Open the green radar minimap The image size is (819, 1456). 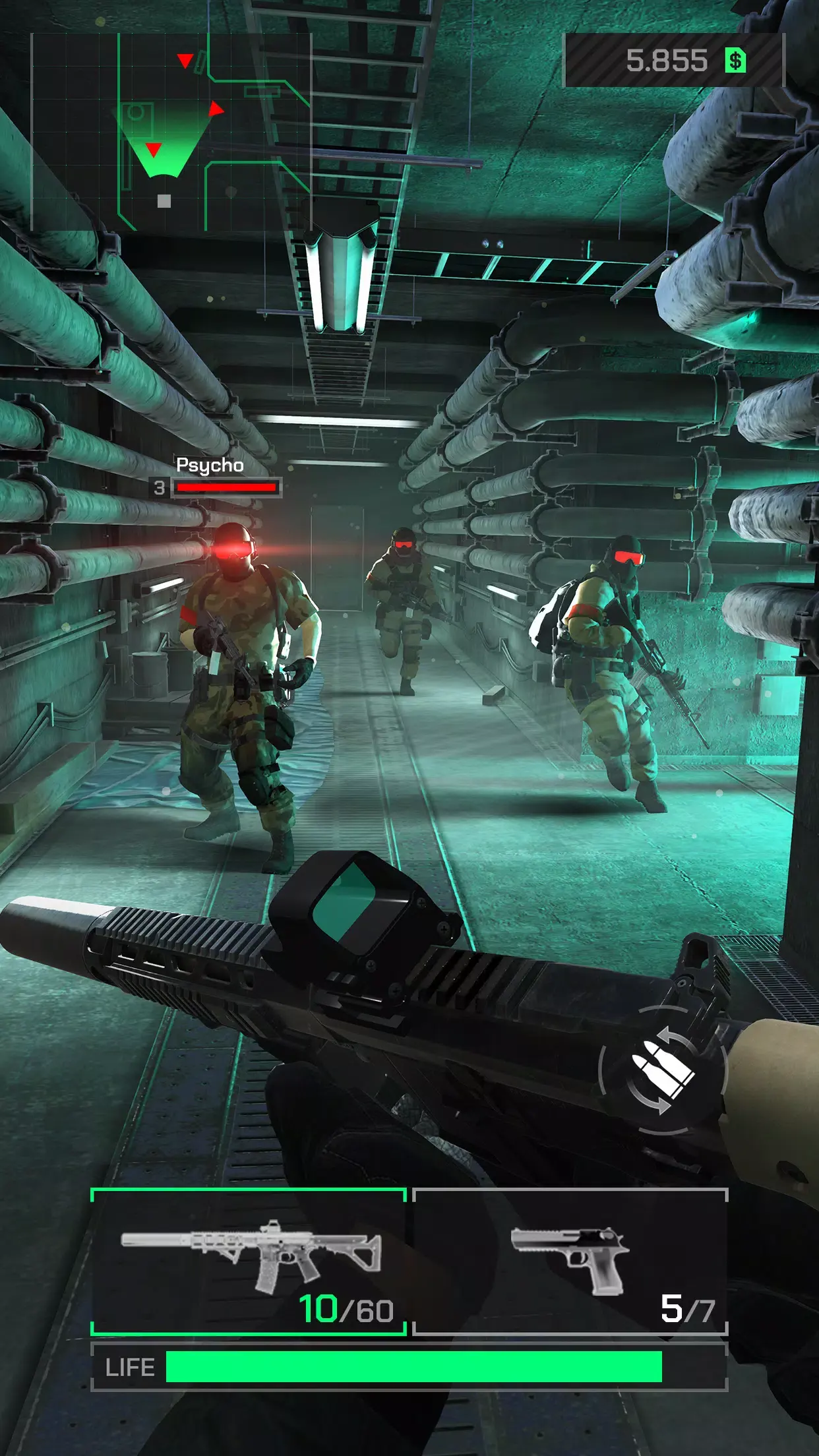coord(171,132)
